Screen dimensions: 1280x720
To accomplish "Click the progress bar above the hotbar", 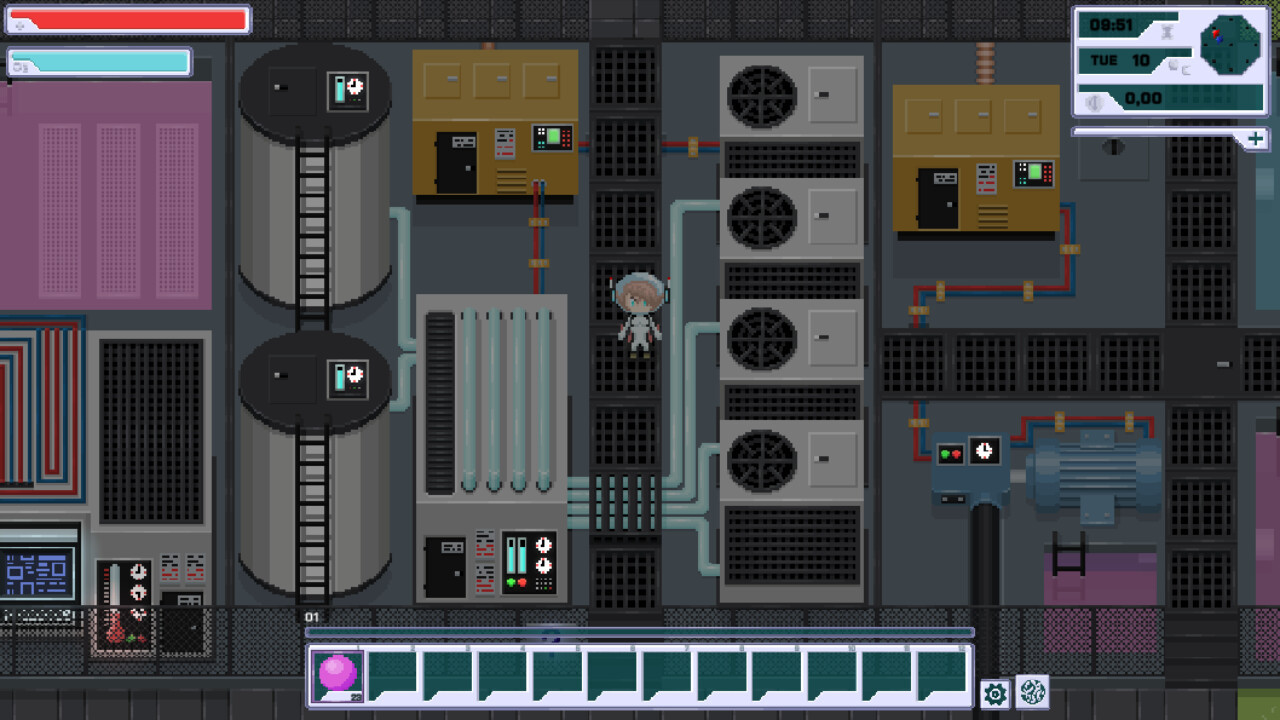I will point(640,632).
